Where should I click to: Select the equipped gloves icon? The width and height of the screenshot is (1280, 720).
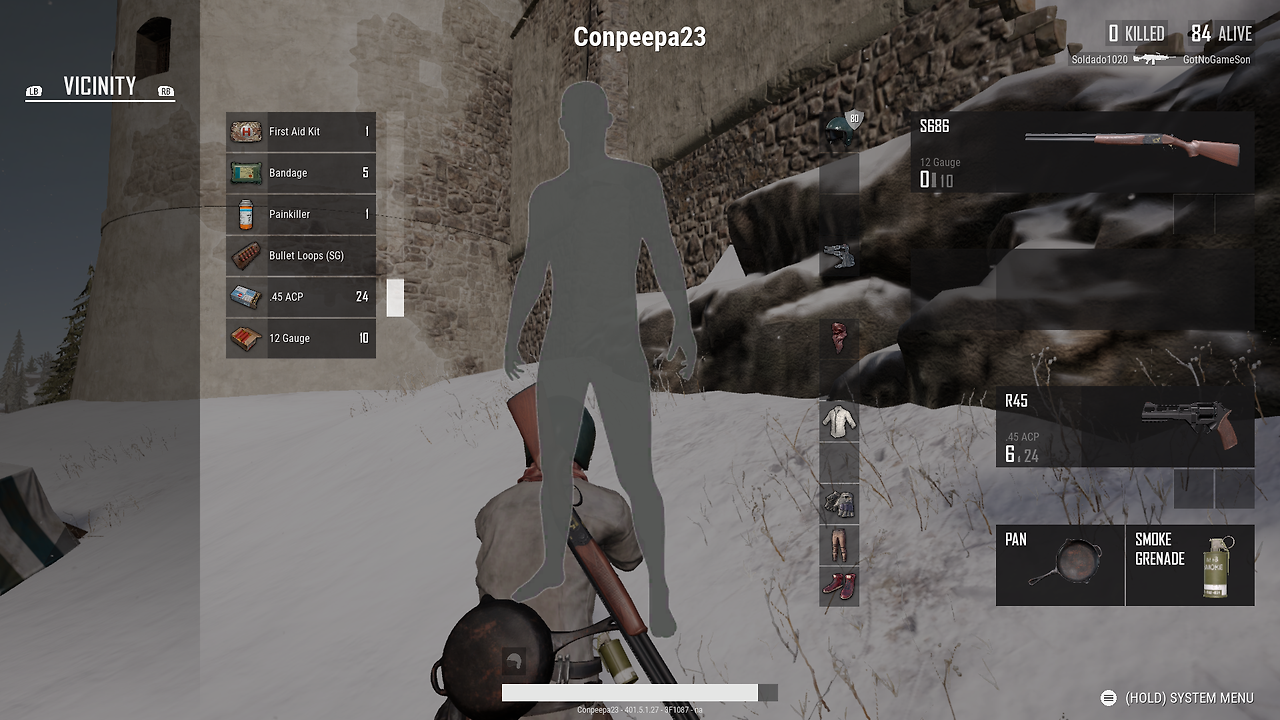pyautogui.click(x=838, y=503)
